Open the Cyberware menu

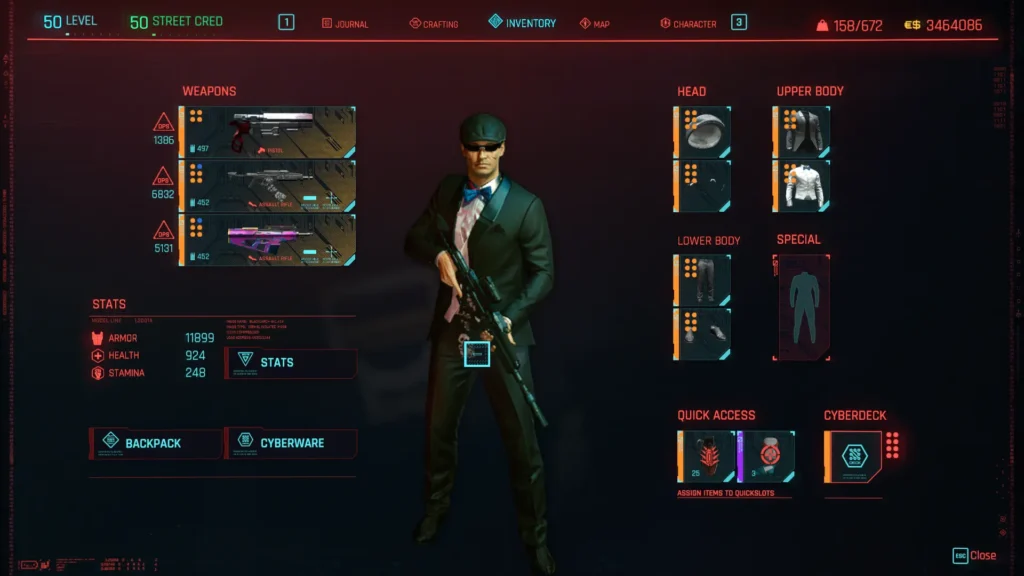tap(291, 443)
